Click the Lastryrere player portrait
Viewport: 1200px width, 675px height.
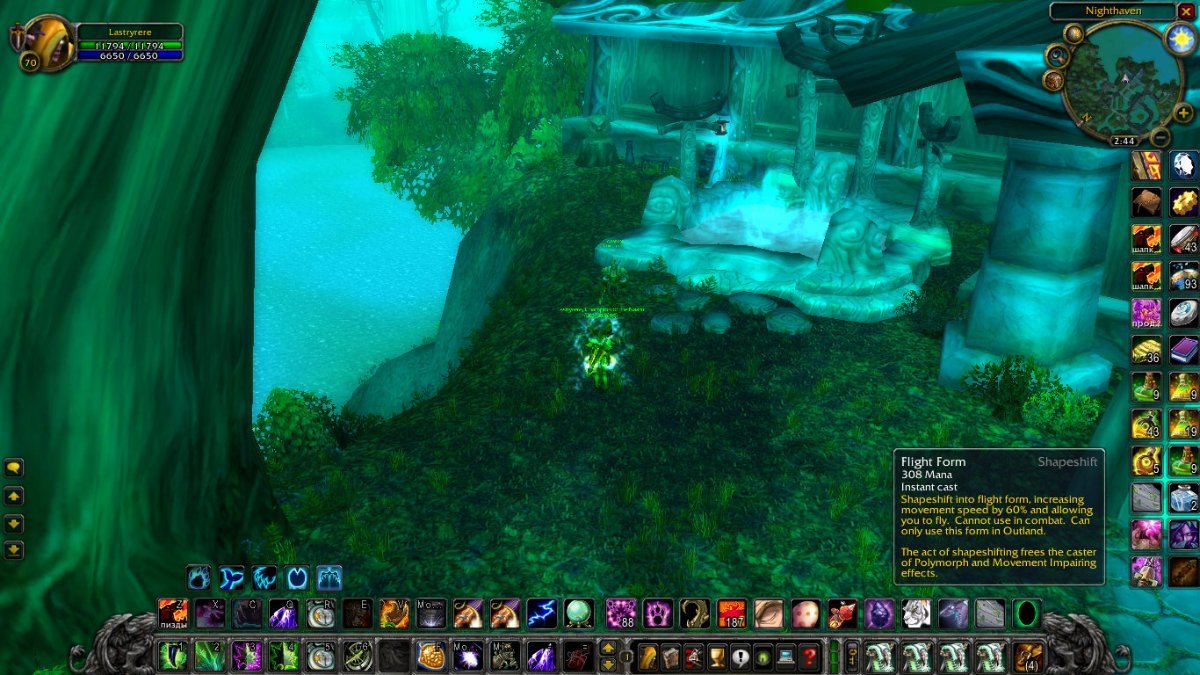click(x=46, y=44)
